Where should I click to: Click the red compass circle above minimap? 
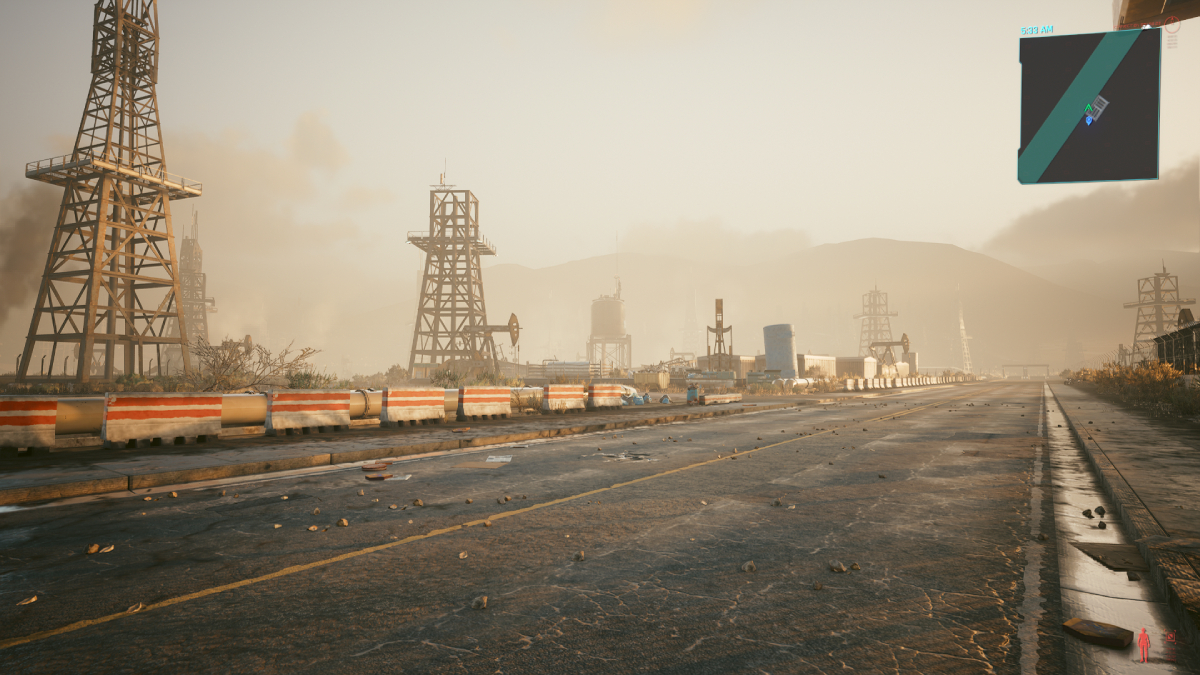1171,25
